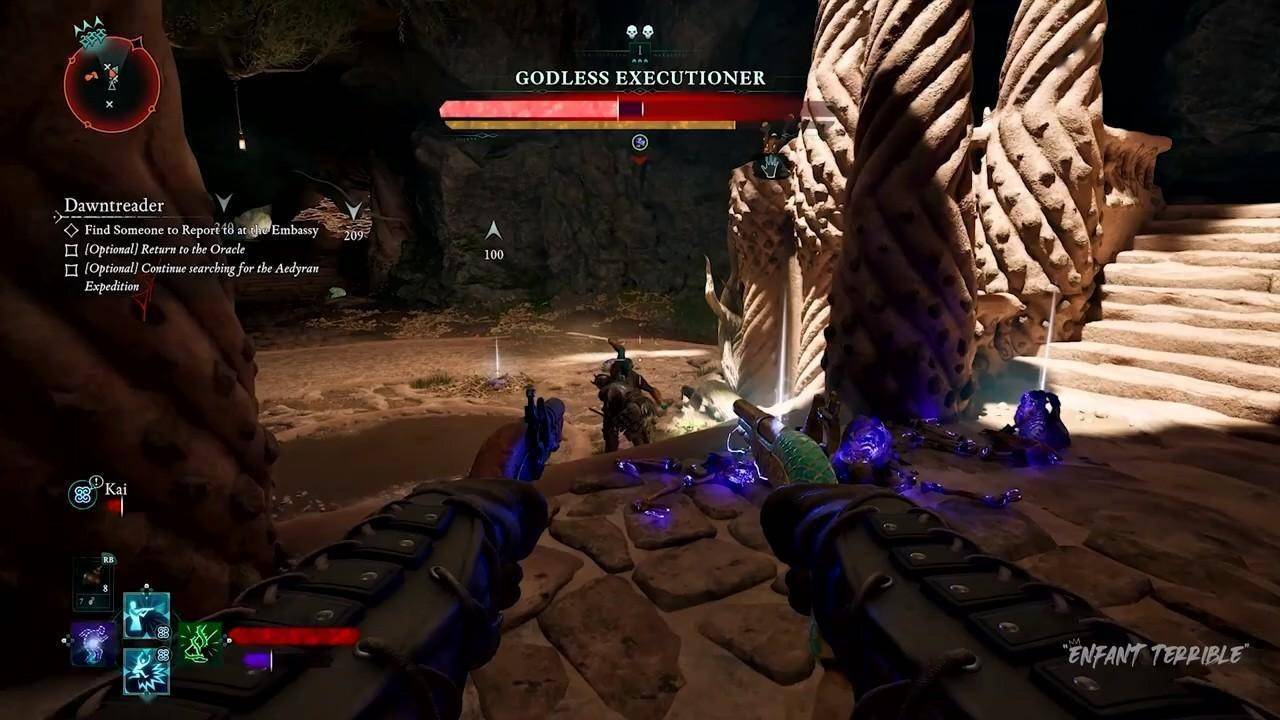Select the Find Someone to Report objective
The width and height of the screenshot is (1280, 720).
click(x=200, y=230)
